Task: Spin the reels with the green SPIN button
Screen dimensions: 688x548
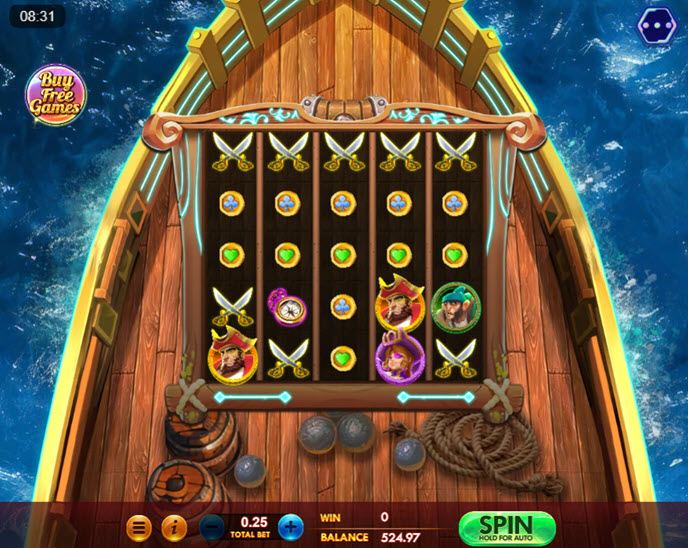Action: (506, 527)
